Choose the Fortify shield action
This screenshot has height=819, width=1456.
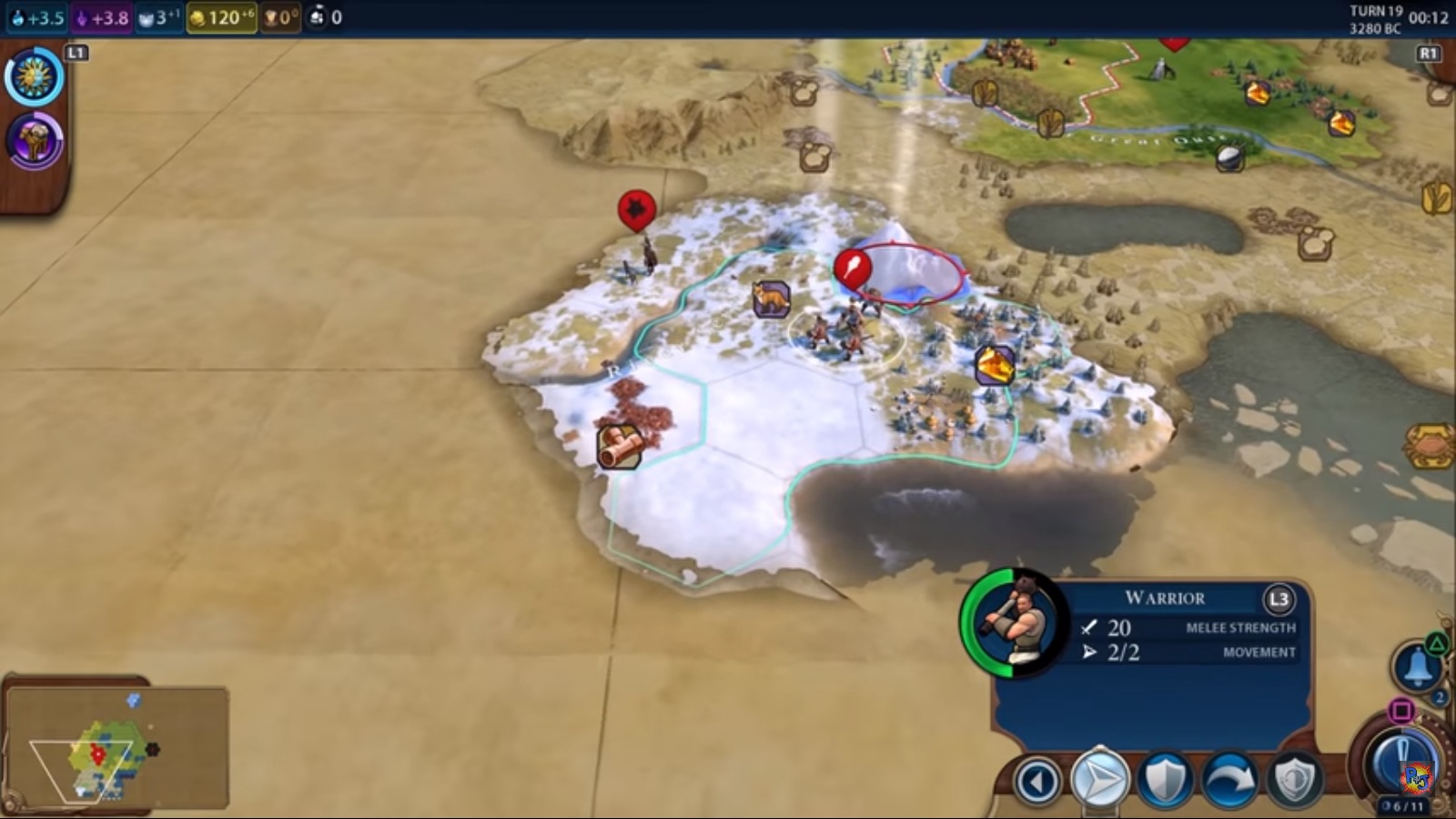(x=1165, y=780)
